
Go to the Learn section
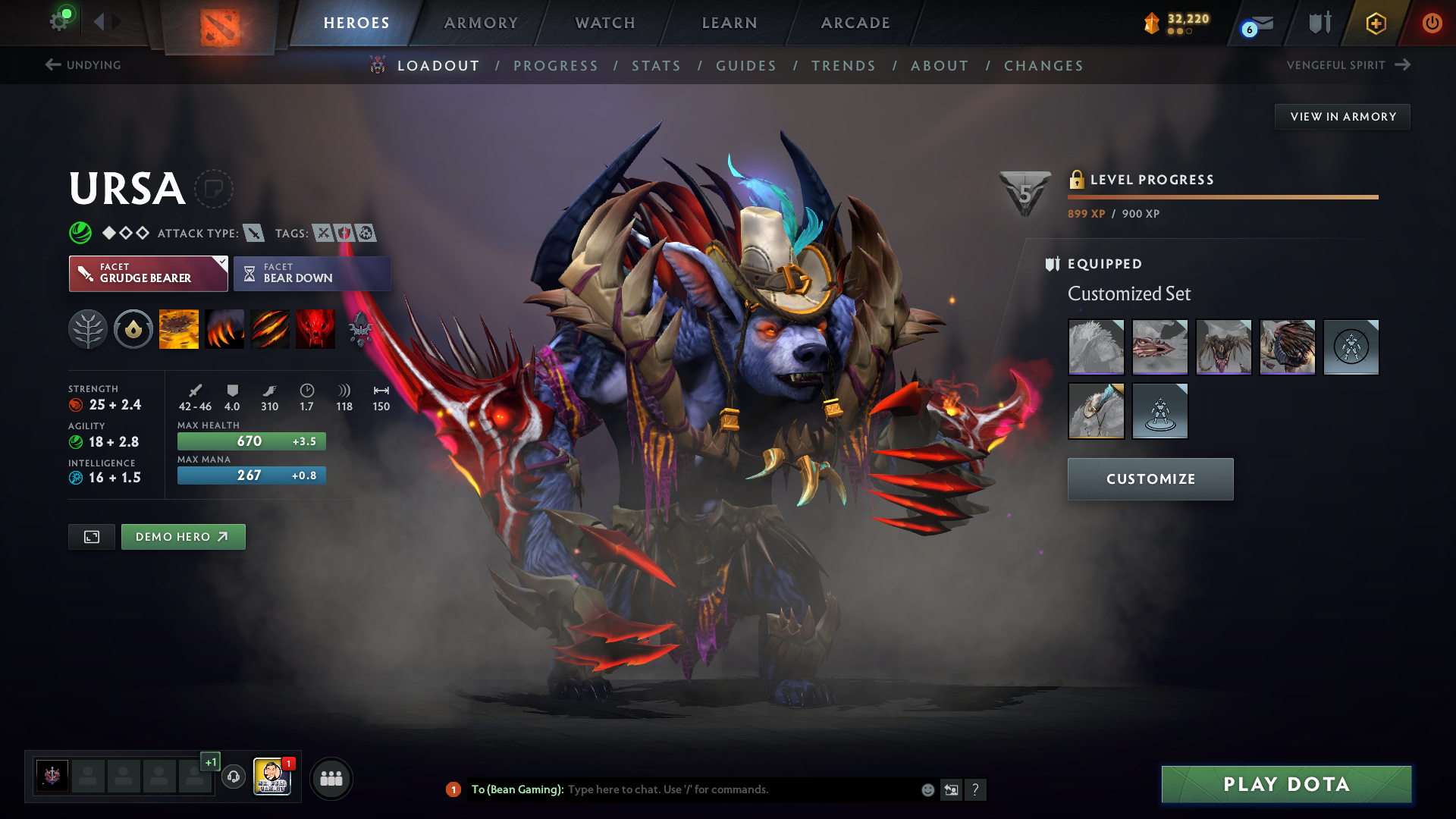(x=730, y=23)
